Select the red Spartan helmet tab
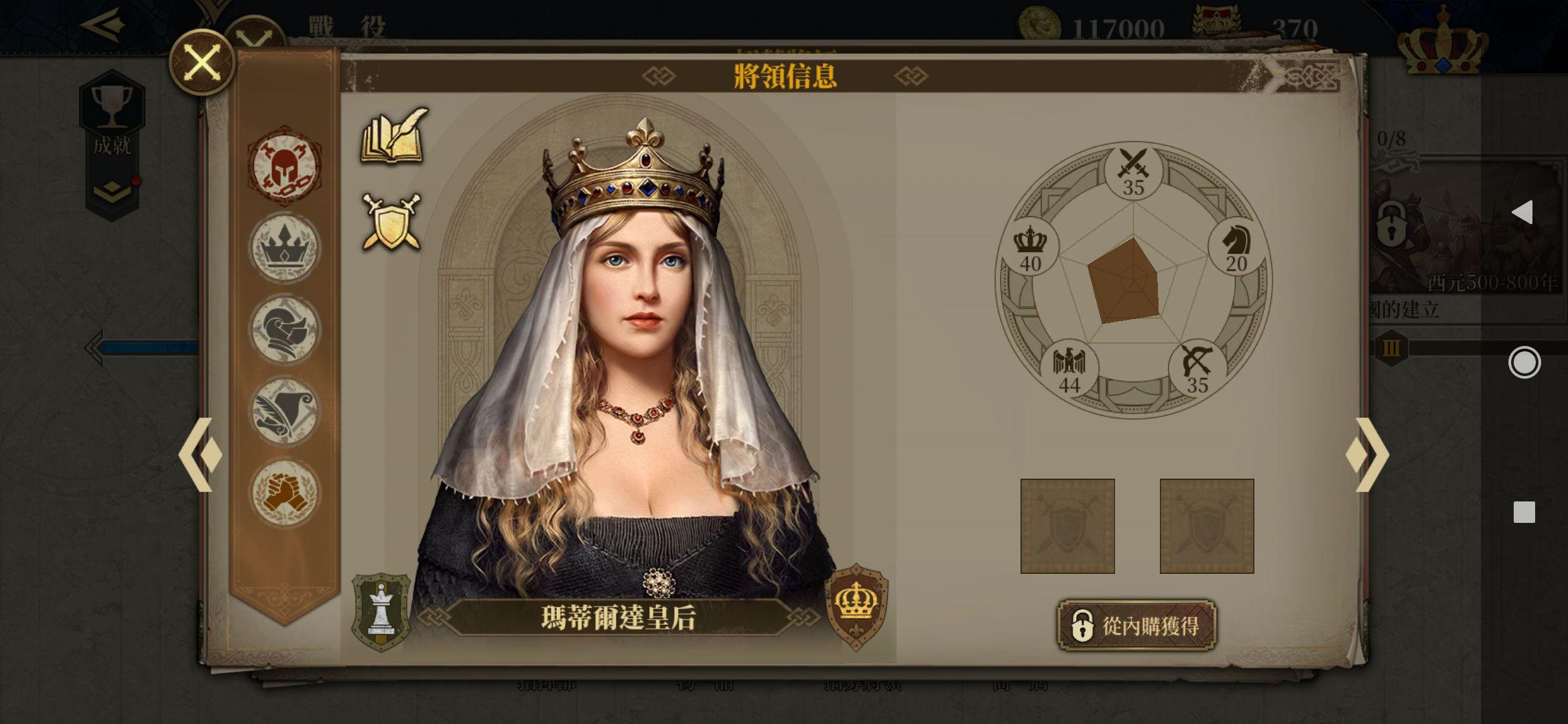This screenshot has width=1568, height=724. point(285,166)
